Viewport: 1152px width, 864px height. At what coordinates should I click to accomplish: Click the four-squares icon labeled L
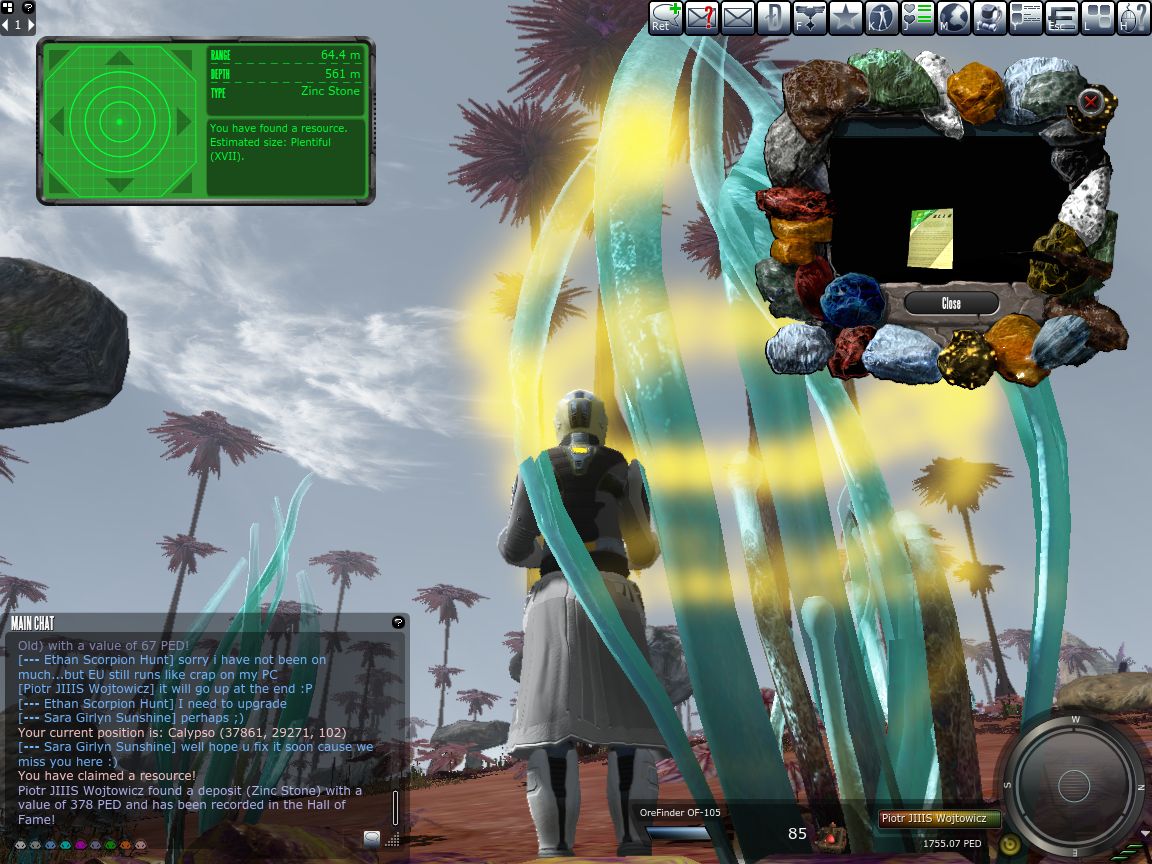pos(1097,17)
